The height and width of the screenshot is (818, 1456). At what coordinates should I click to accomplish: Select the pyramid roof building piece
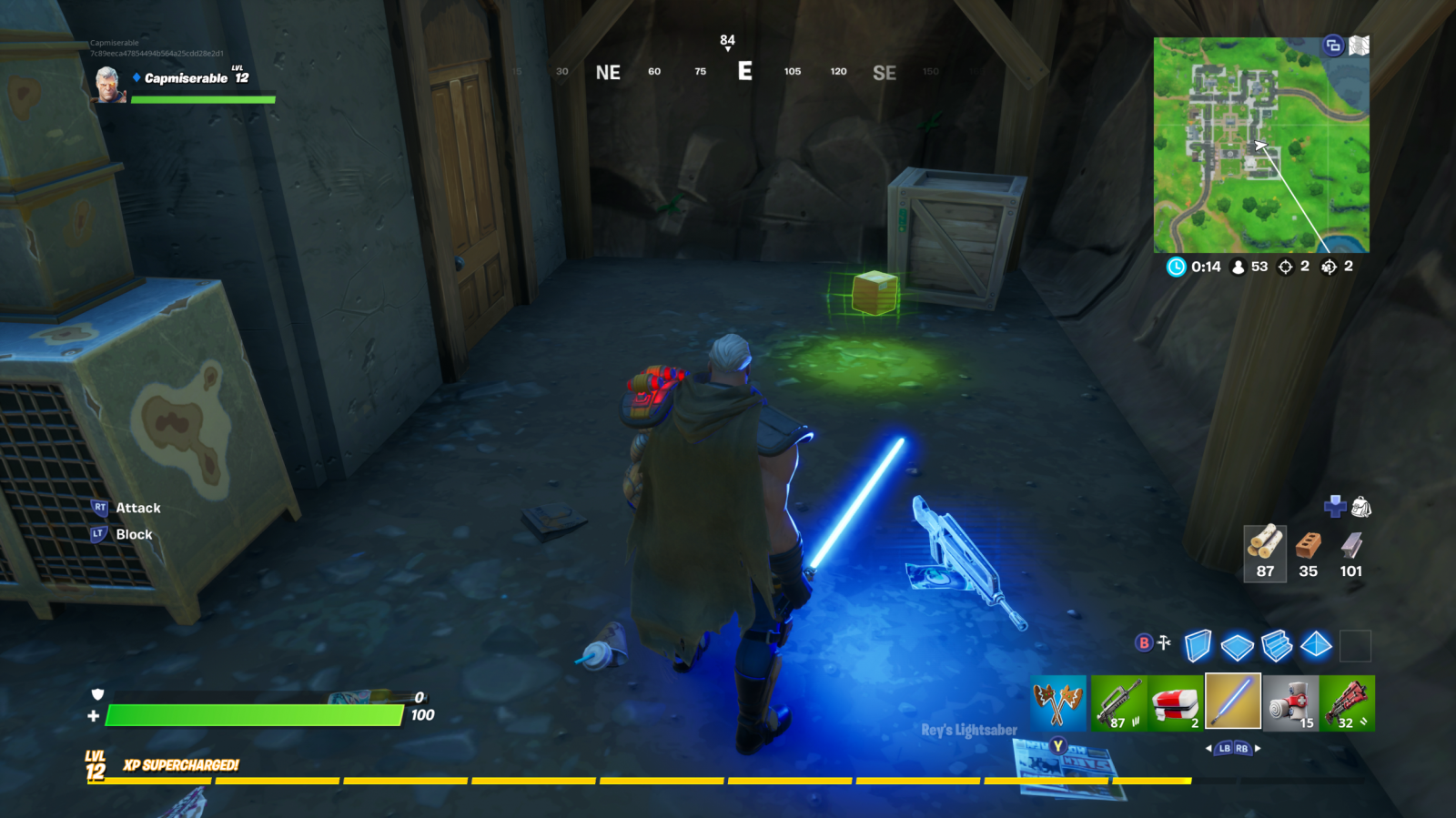[x=1316, y=646]
